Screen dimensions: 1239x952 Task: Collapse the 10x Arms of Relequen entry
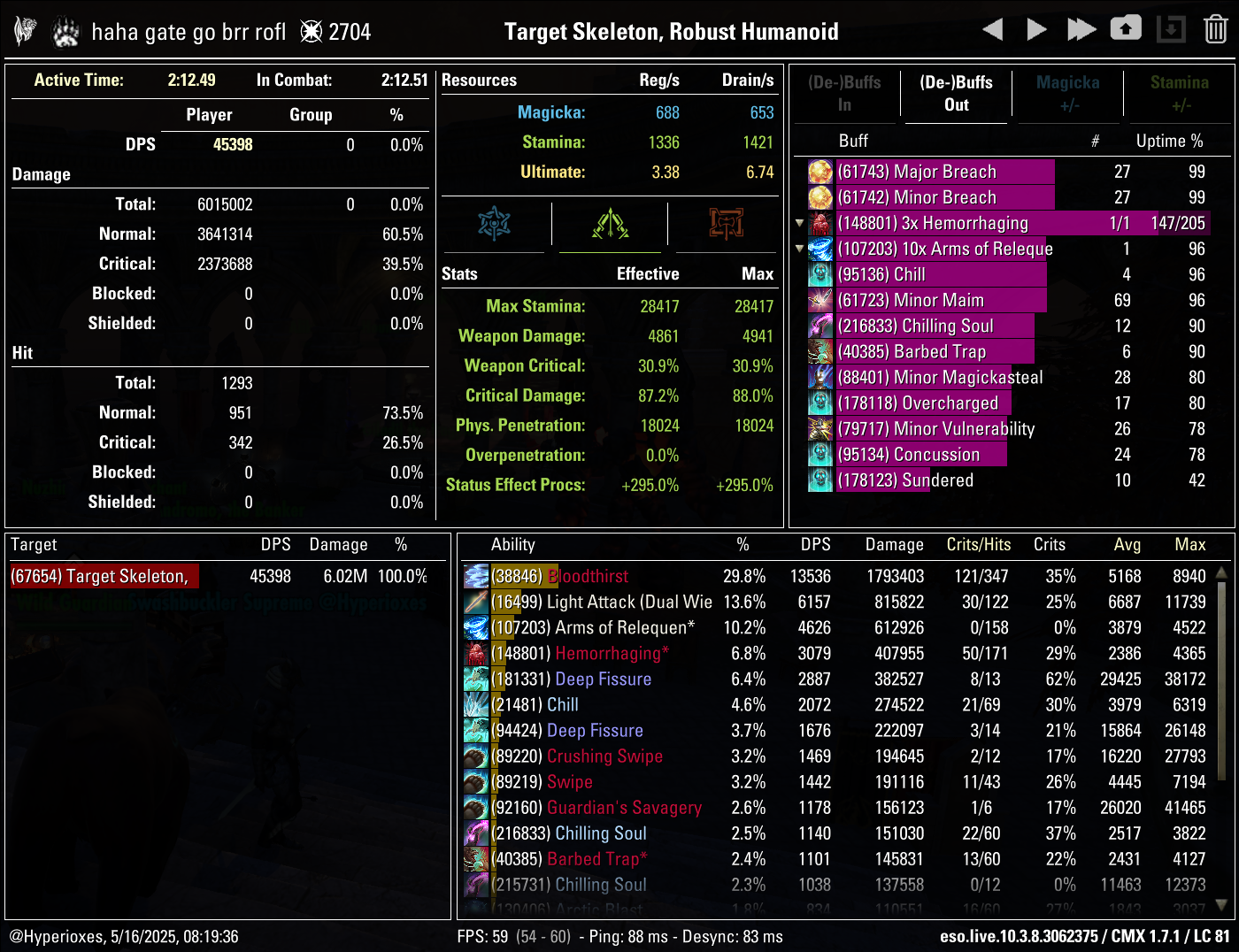pyautogui.click(x=799, y=249)
